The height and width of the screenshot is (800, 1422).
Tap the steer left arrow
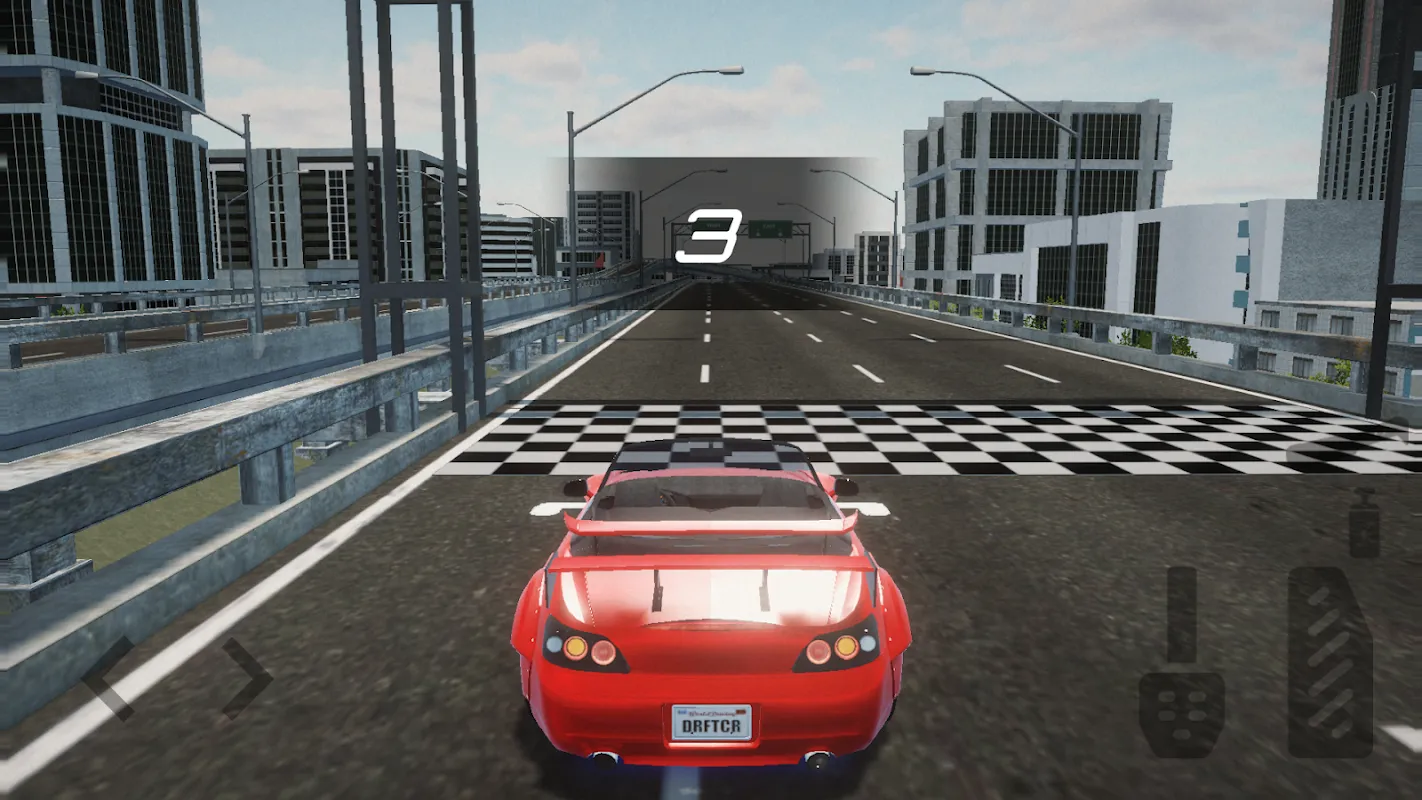tap(108, 678)
